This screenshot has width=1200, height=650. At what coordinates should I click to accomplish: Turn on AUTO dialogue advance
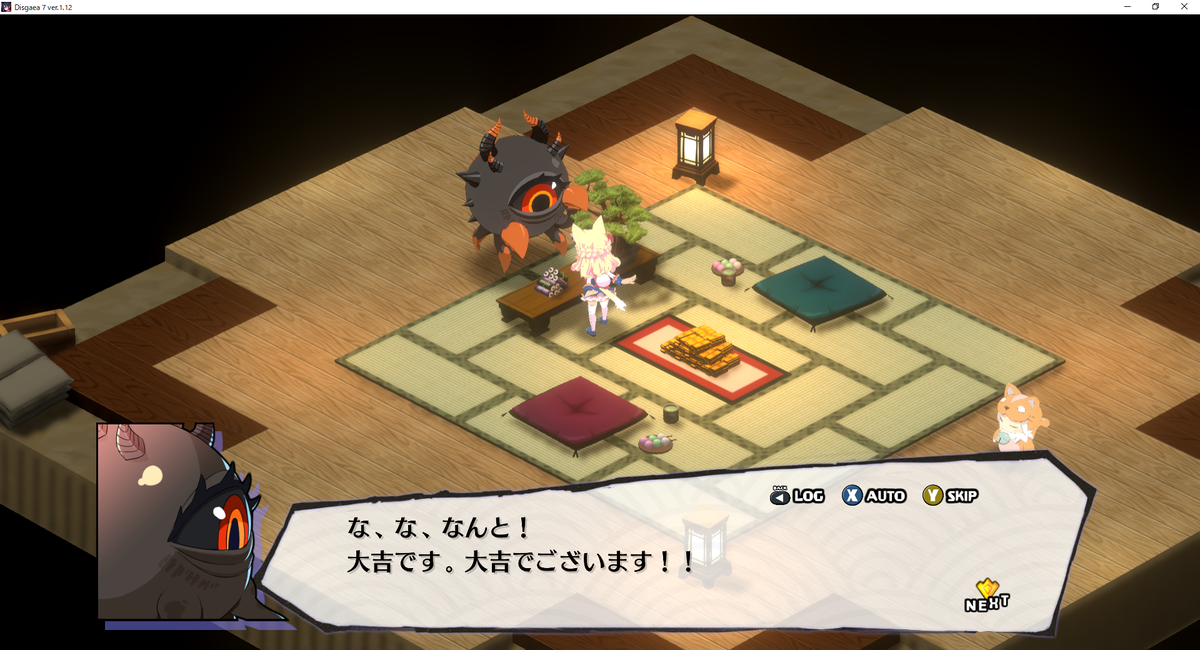(874, 495)
